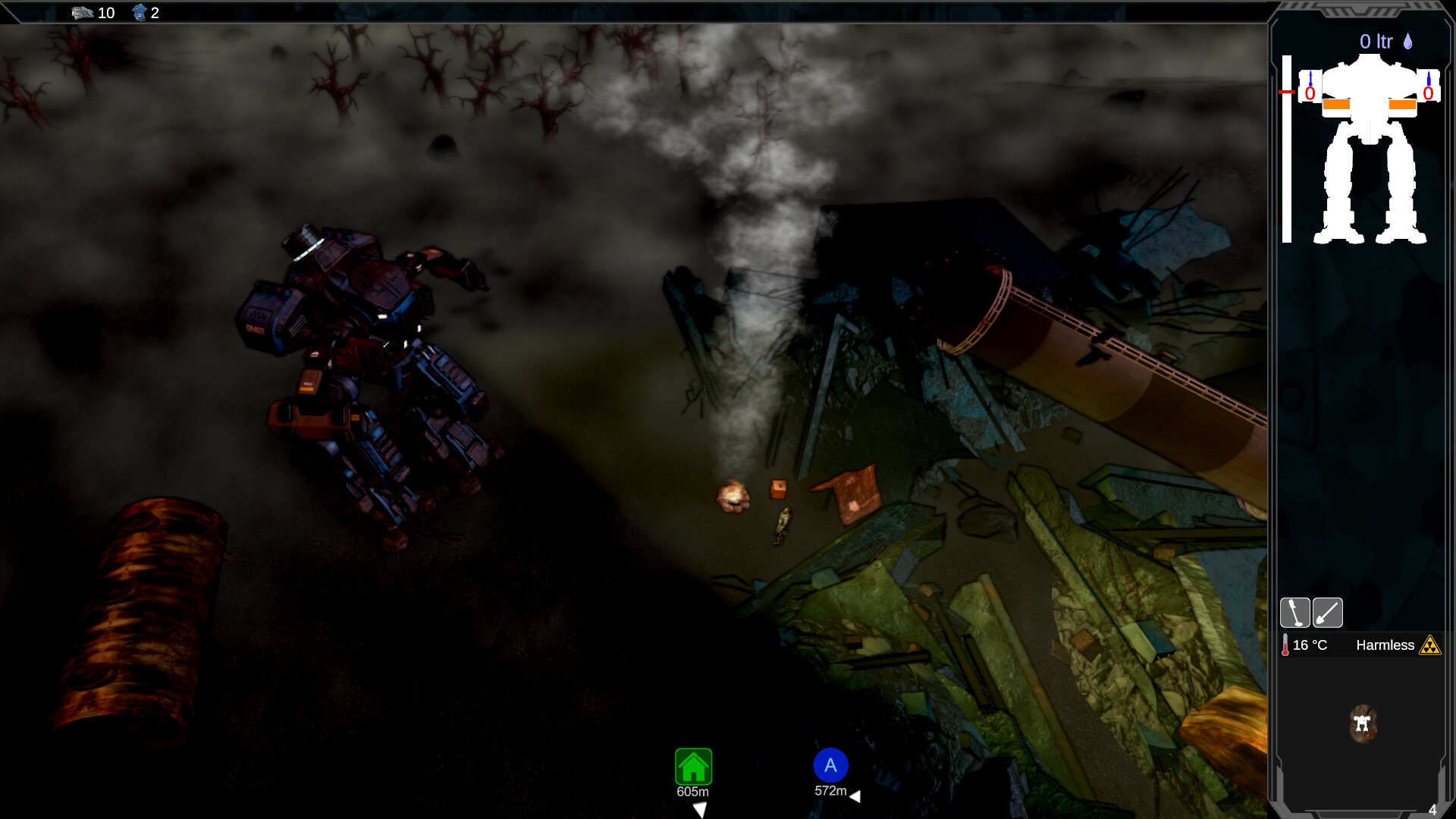Click the blue A waypoint button

[830, 766]
